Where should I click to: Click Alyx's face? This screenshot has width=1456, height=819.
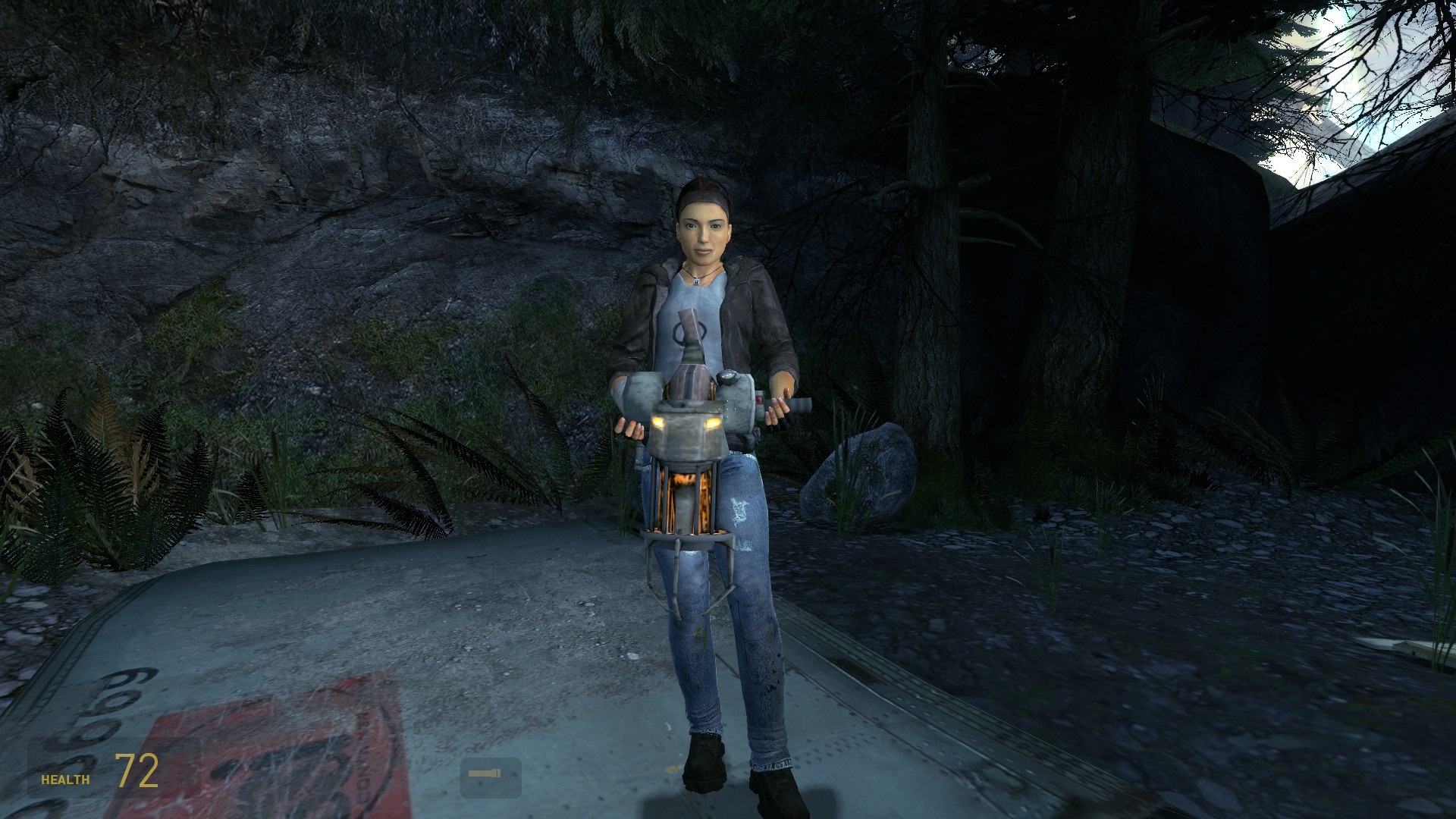704,231
